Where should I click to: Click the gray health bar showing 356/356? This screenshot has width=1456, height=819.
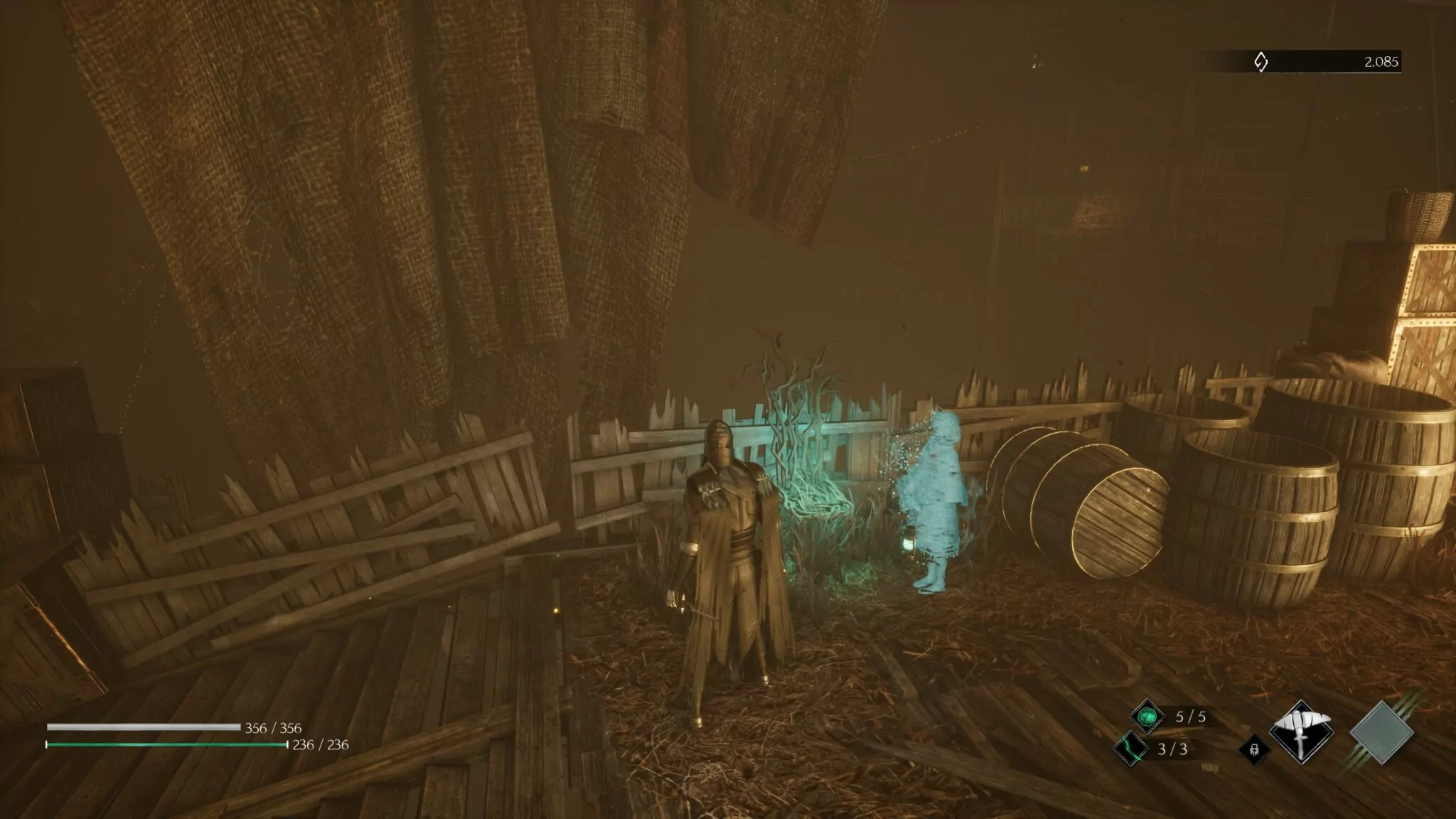click(142, 727)
